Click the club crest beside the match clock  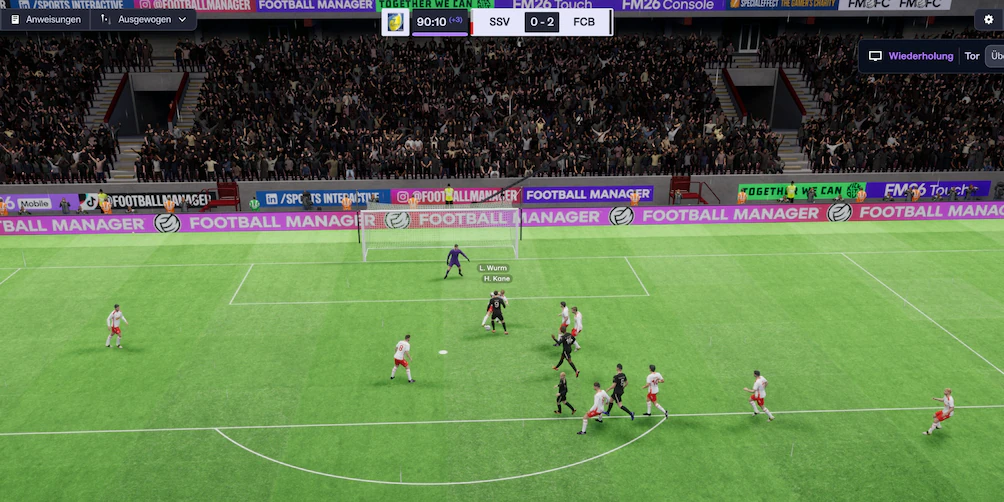[x=396, y=21]
